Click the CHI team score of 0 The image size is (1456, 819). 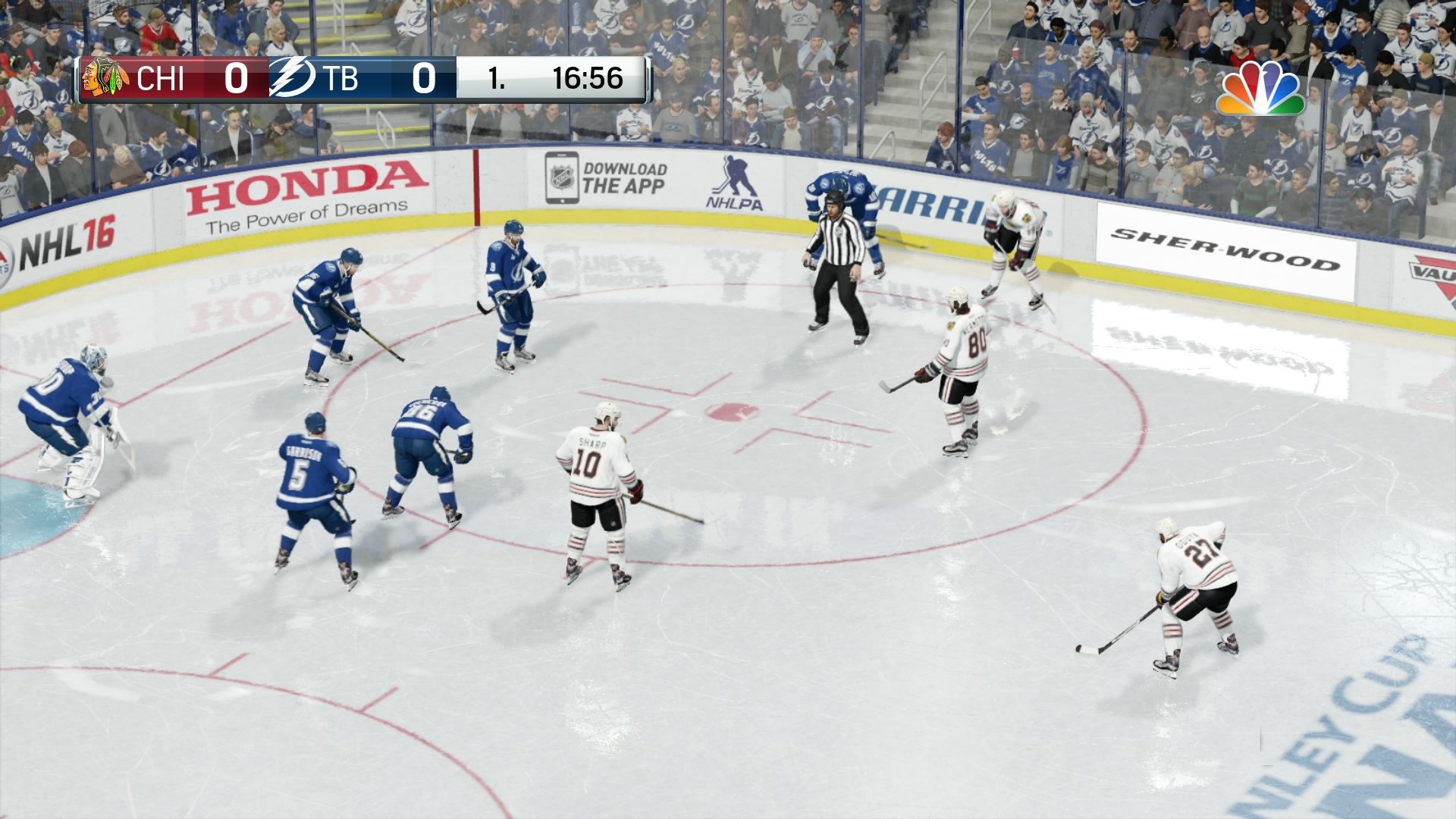click(236, 79)
